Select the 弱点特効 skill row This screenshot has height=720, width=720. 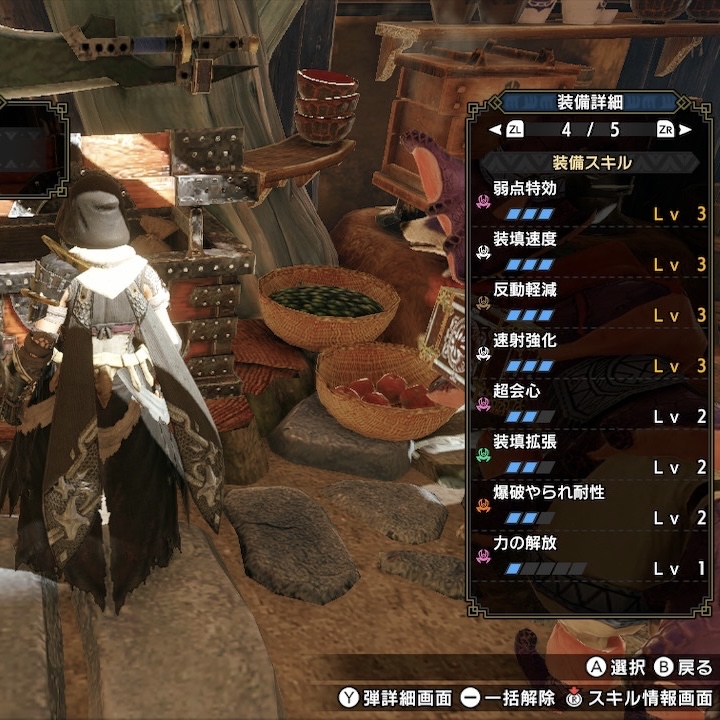pyautogui.click(x=592, y=200)
